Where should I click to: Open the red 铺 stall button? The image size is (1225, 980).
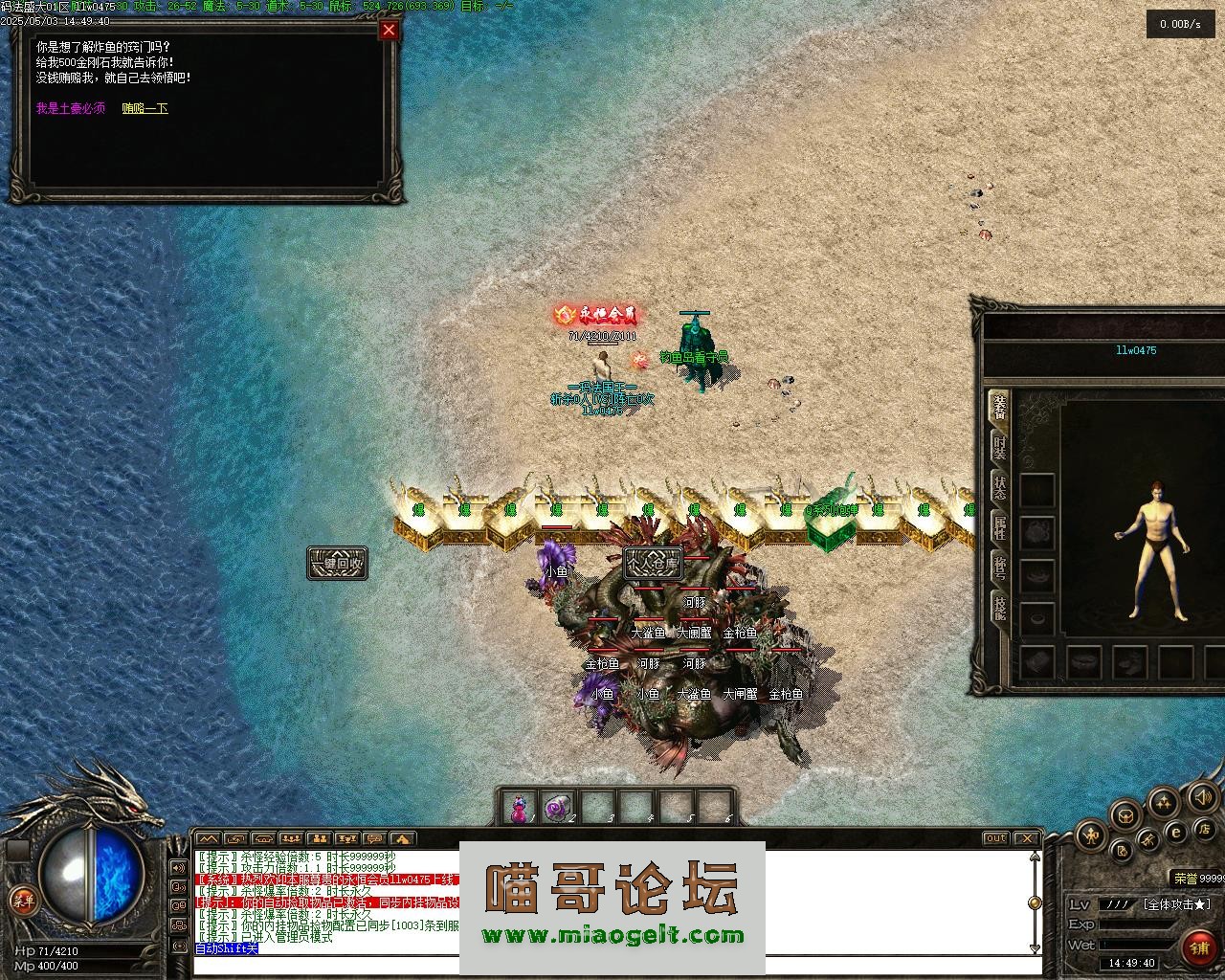pos(1200,947)
